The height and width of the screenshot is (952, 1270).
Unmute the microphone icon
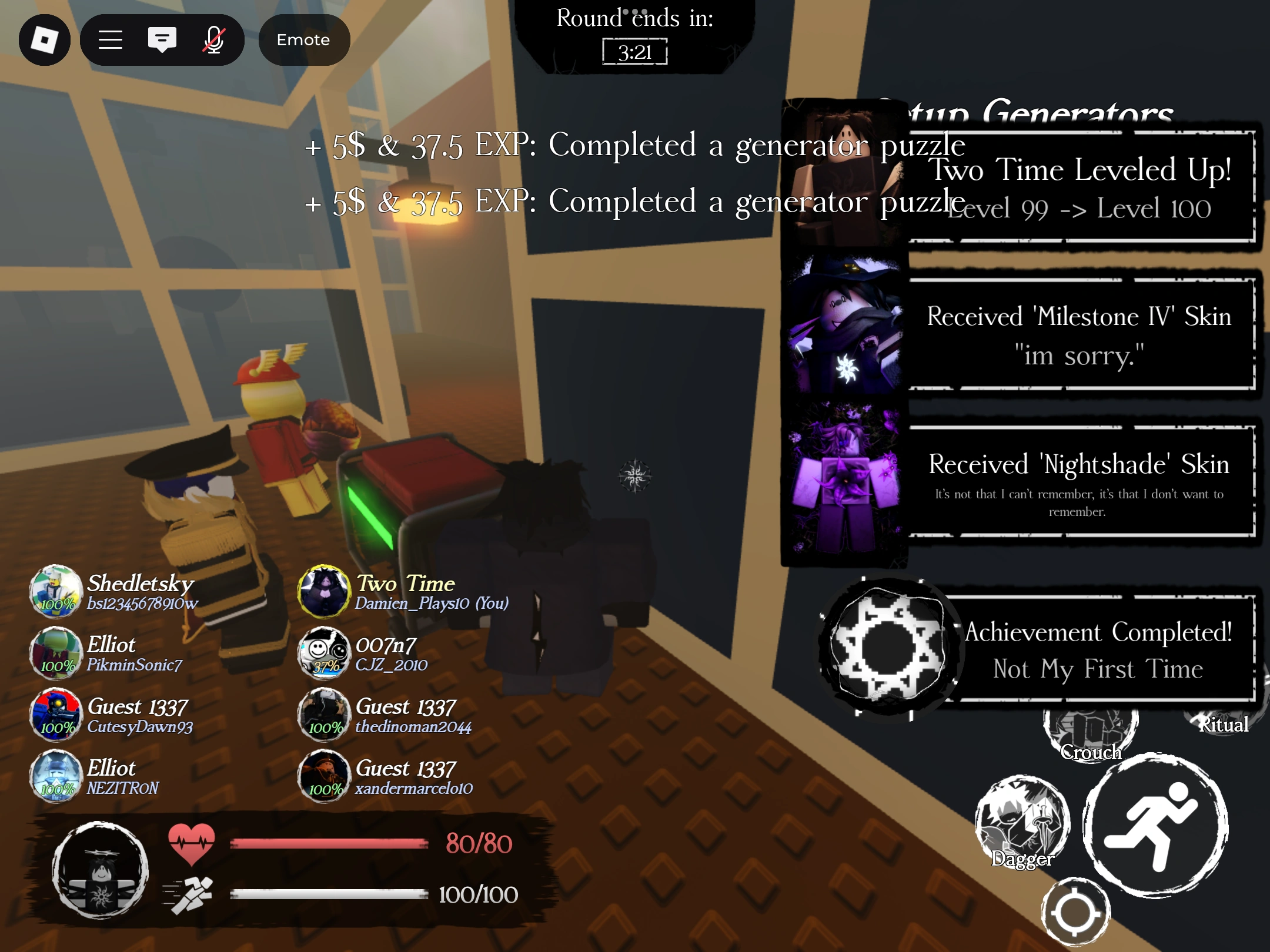coord(213,39)
